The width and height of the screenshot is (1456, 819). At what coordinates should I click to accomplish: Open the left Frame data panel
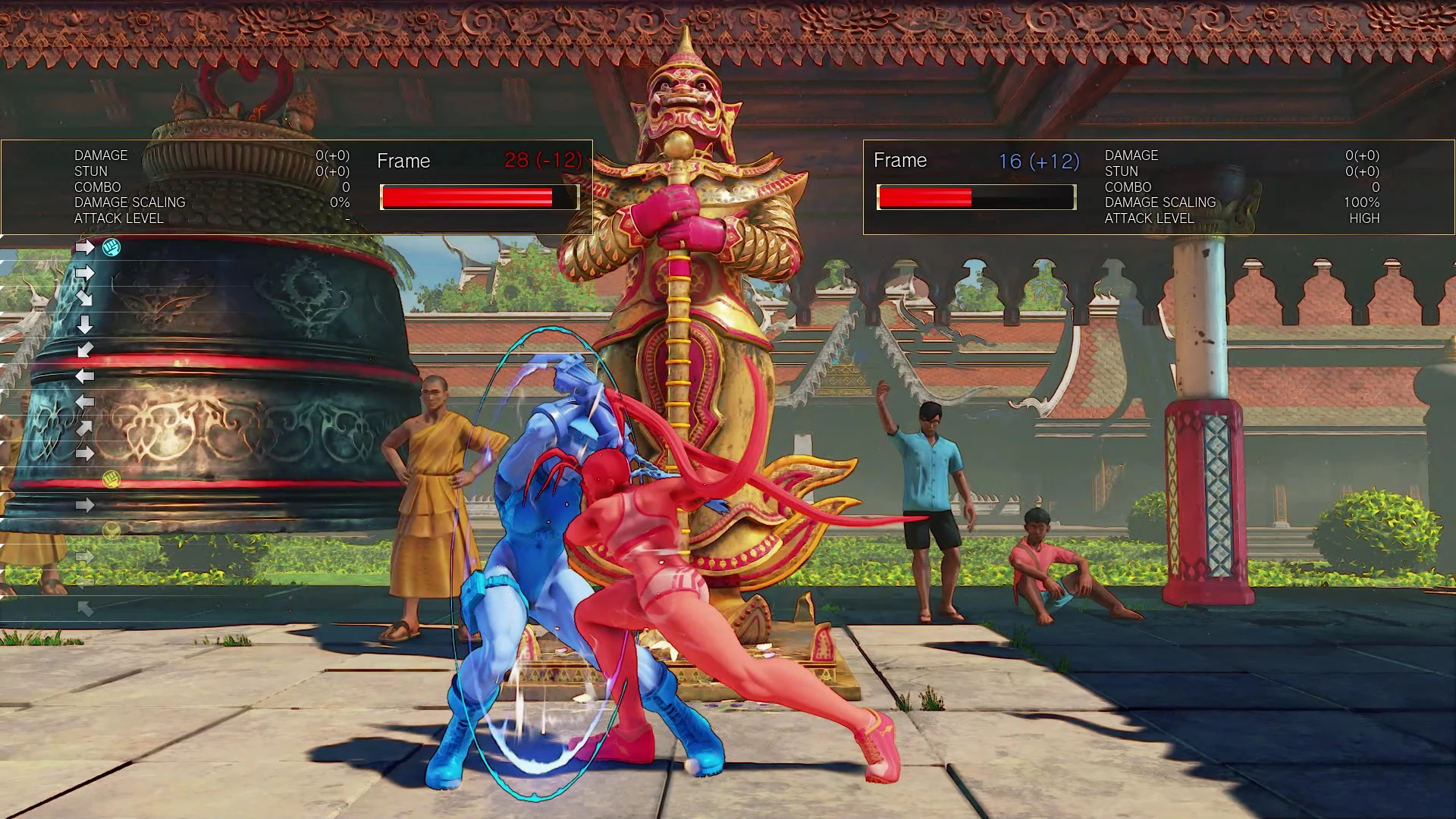point(403,161)
